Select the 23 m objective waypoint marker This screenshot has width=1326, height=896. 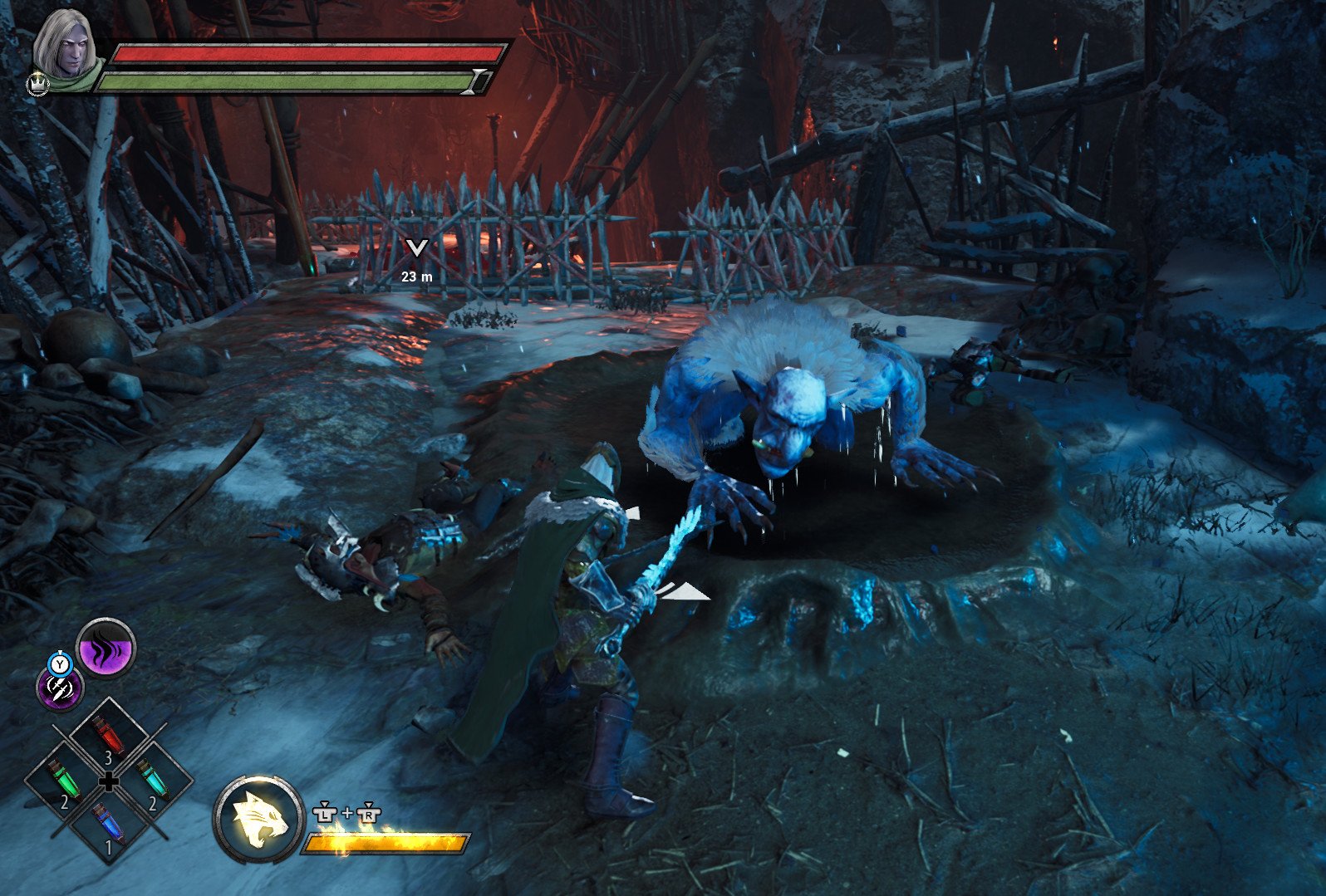click(417, 247)
